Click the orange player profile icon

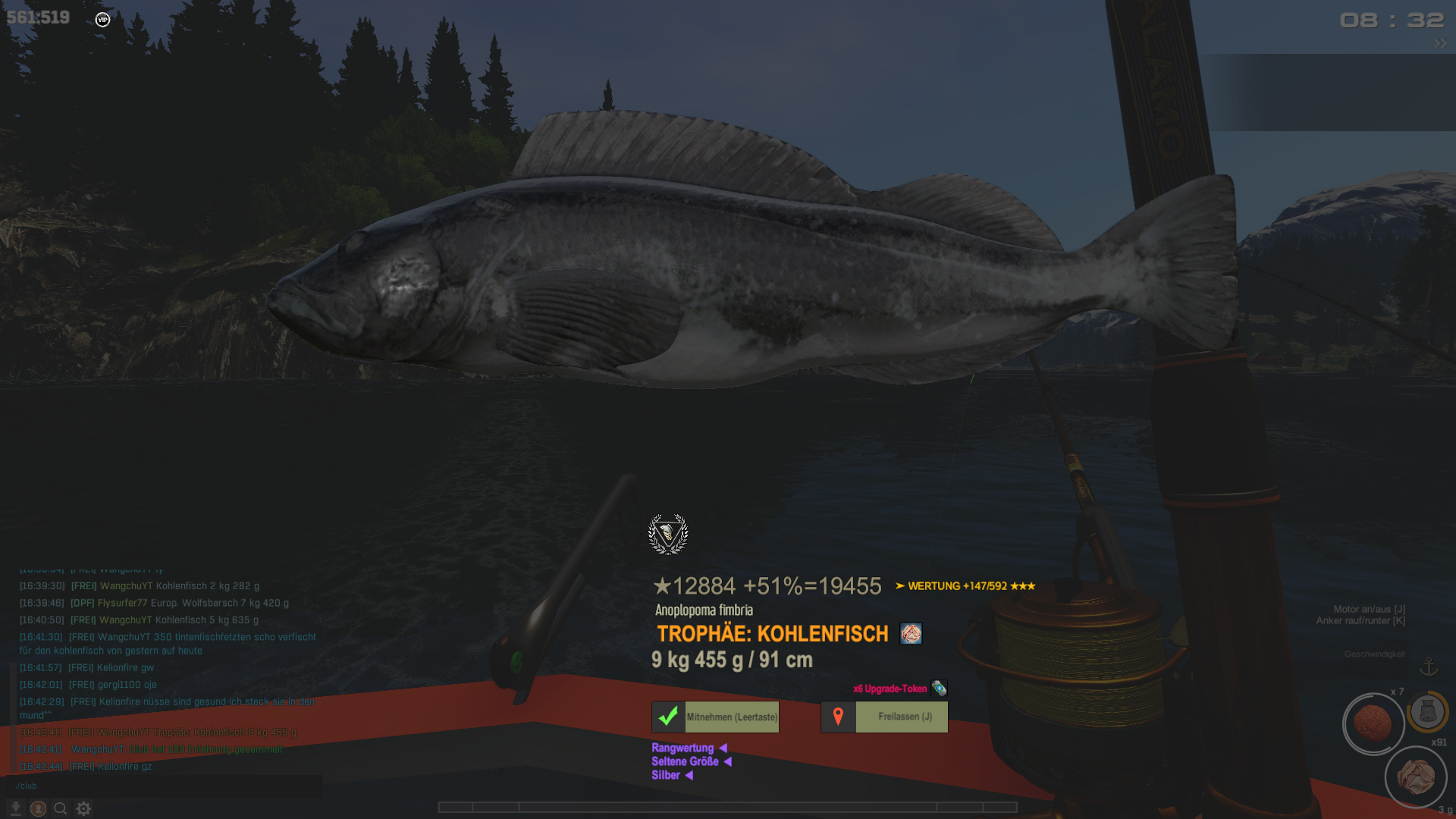(38, 808)
